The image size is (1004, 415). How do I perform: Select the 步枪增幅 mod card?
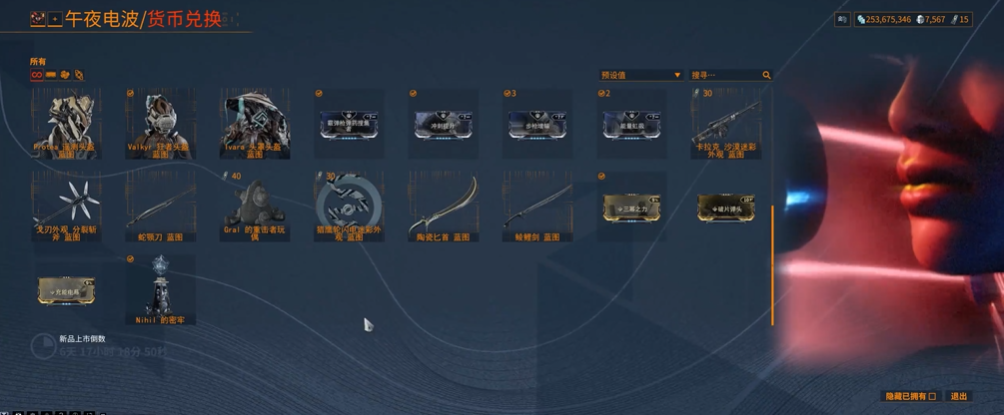(x=537, y=123)
